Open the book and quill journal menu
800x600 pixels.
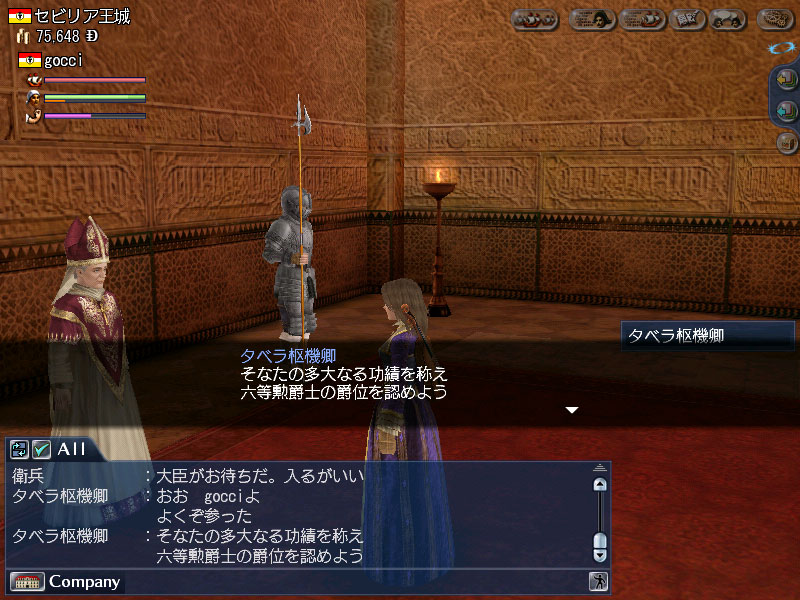[686, 19]
